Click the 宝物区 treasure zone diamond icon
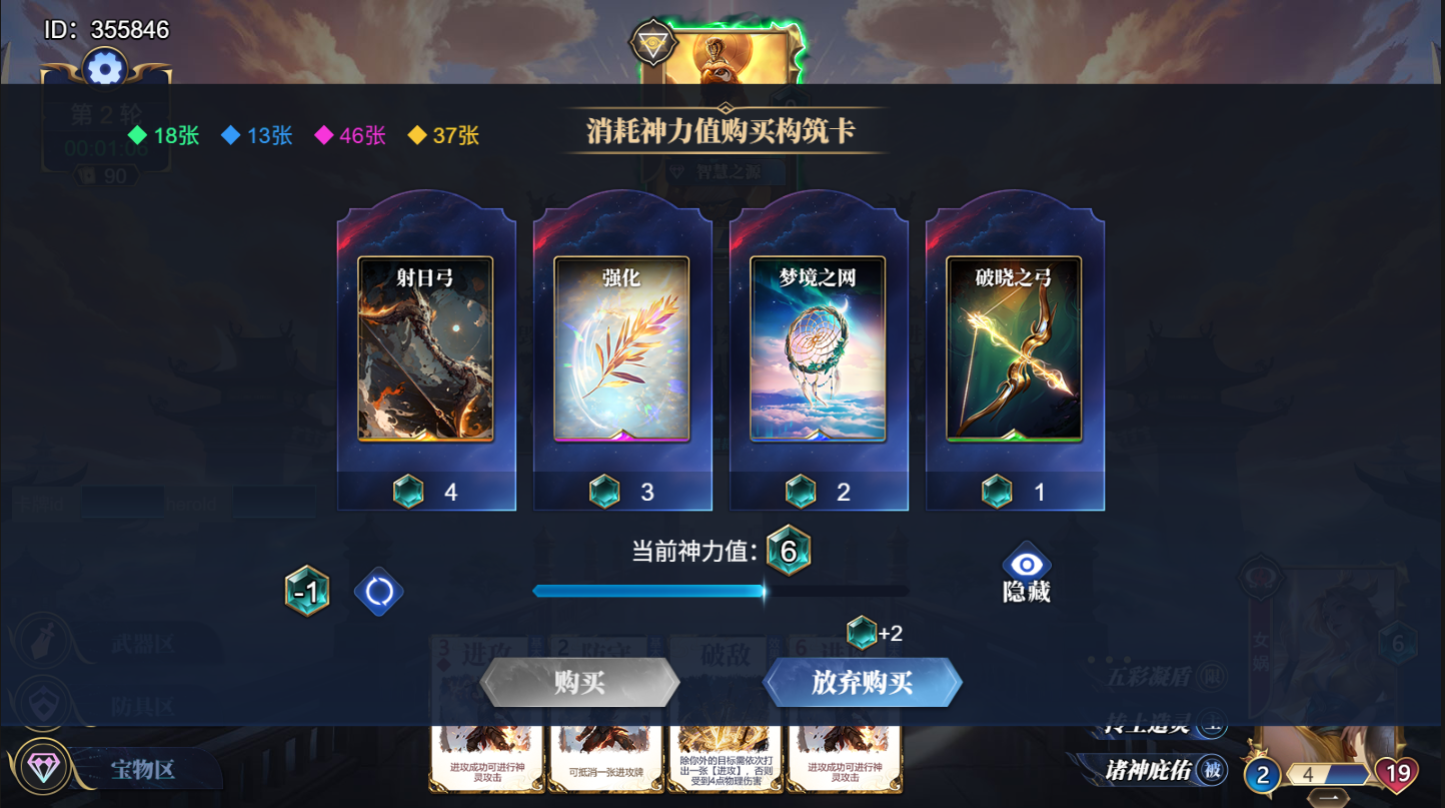Viewport: 1445px width, 808px height. 44,766
